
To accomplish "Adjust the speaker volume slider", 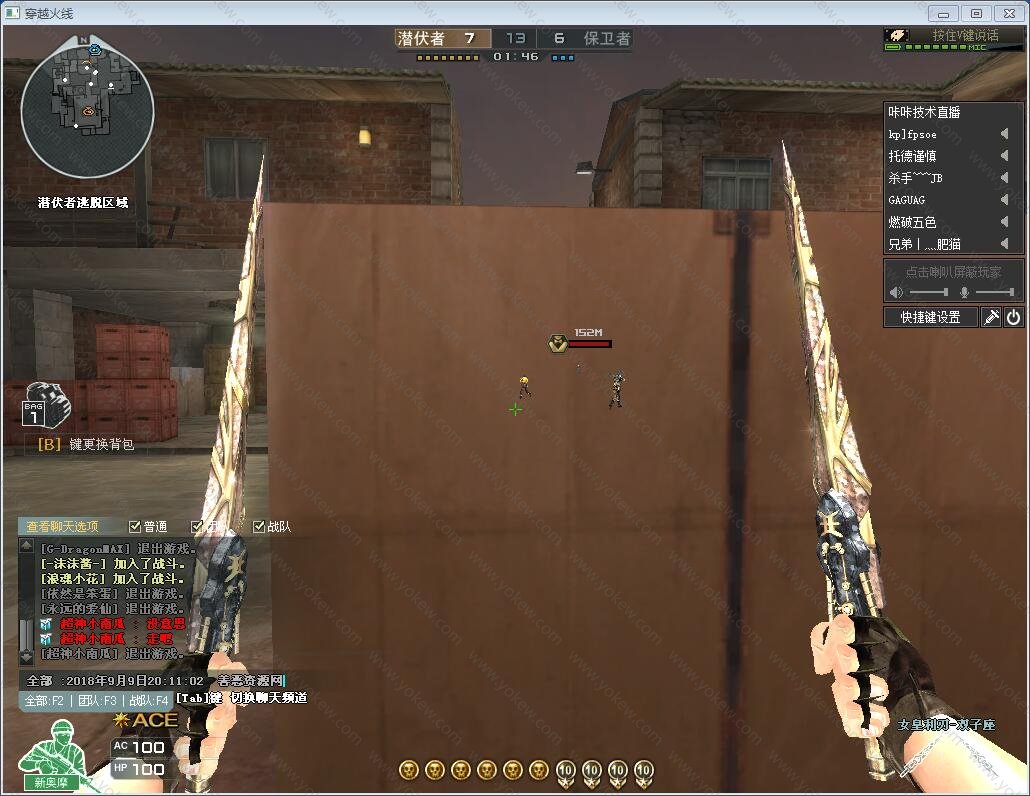I will [x=928, y=292].
